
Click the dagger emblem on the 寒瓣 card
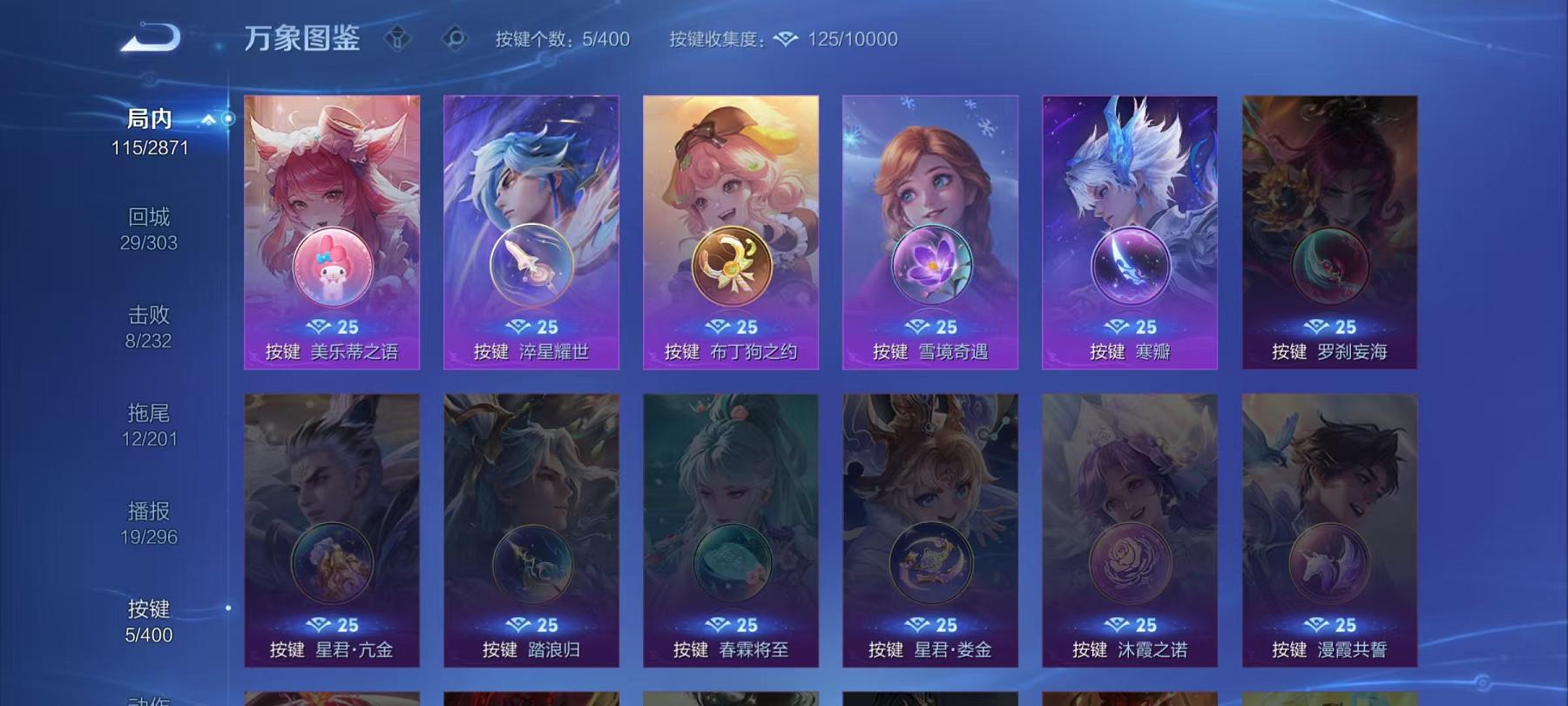point(1129,268)
